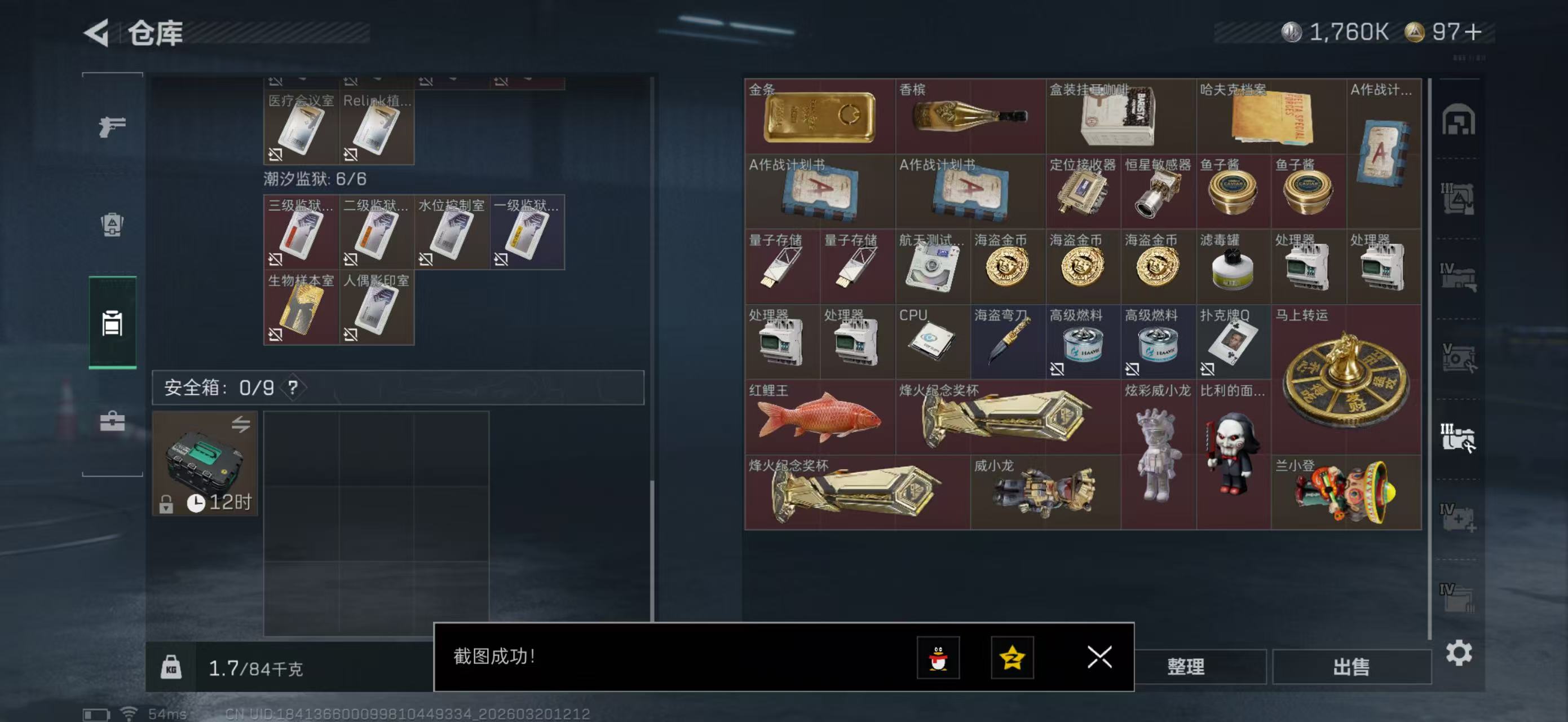The height and width of the screenshot is (722, 1568).
Task: Select the helmet category icon on right sidebar
Action: click(x=1460, y=122)
